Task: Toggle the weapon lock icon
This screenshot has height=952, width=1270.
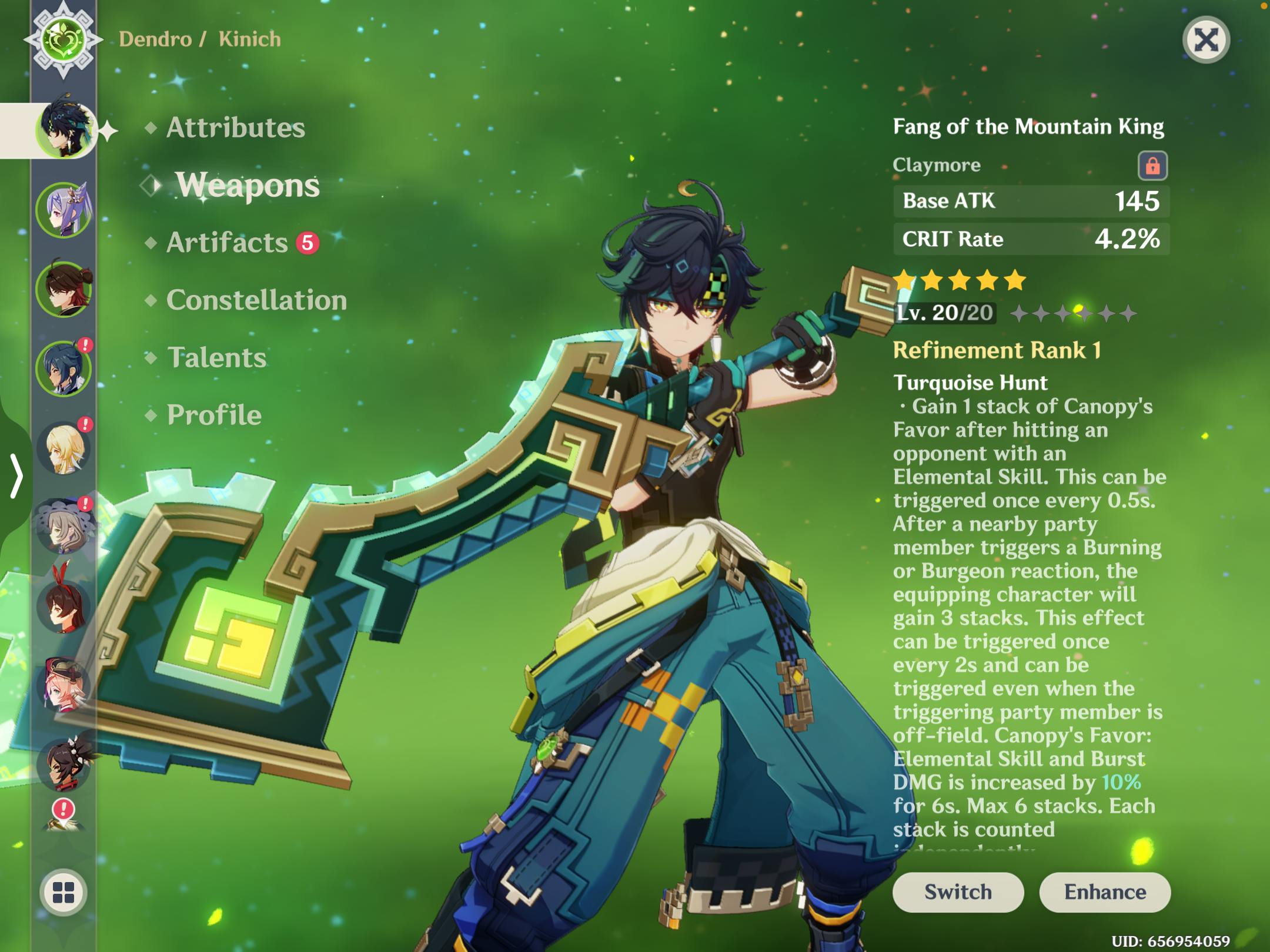Action: point(1152,166)
